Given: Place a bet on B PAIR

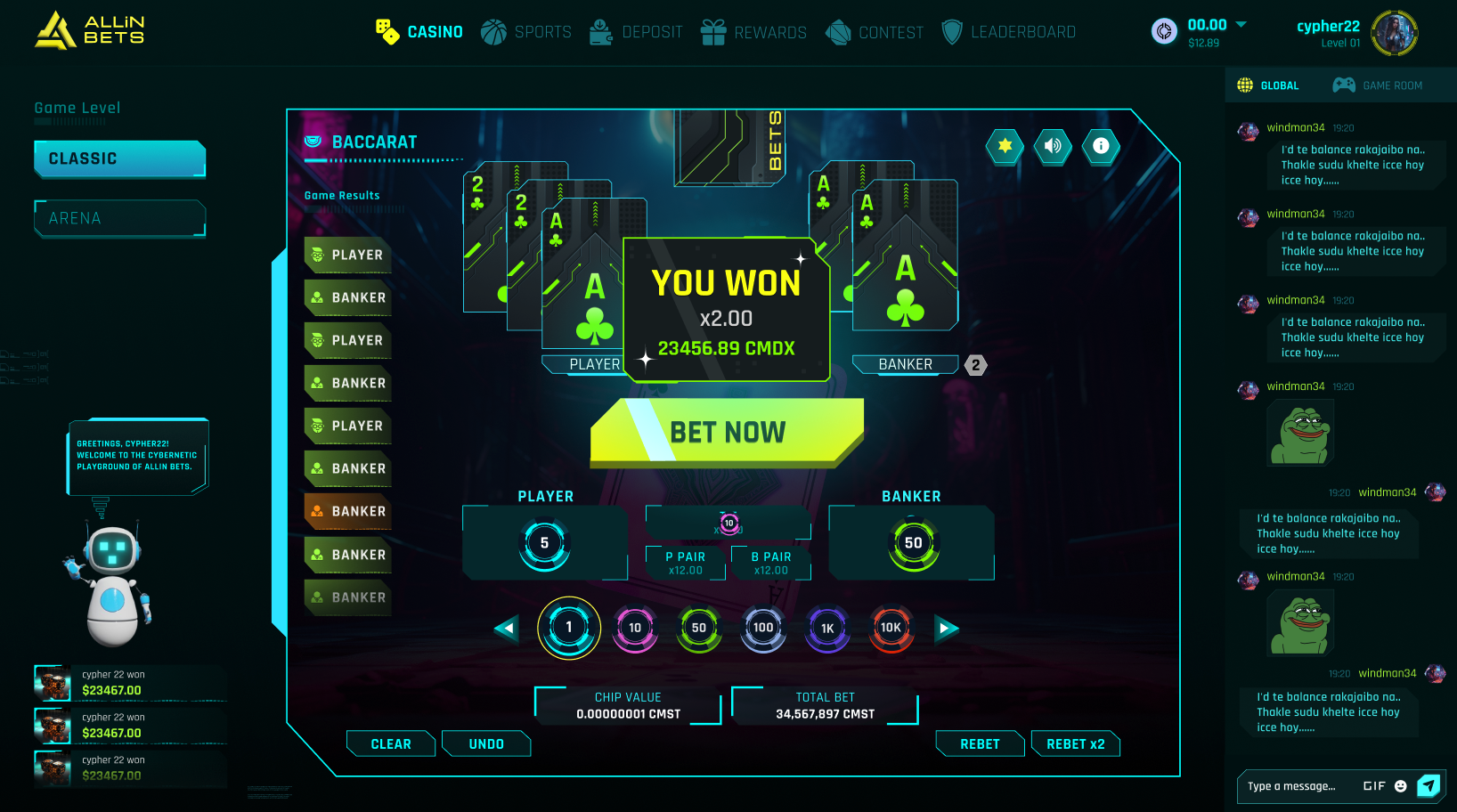Looking at the screenshot, I should click(771, 563).
